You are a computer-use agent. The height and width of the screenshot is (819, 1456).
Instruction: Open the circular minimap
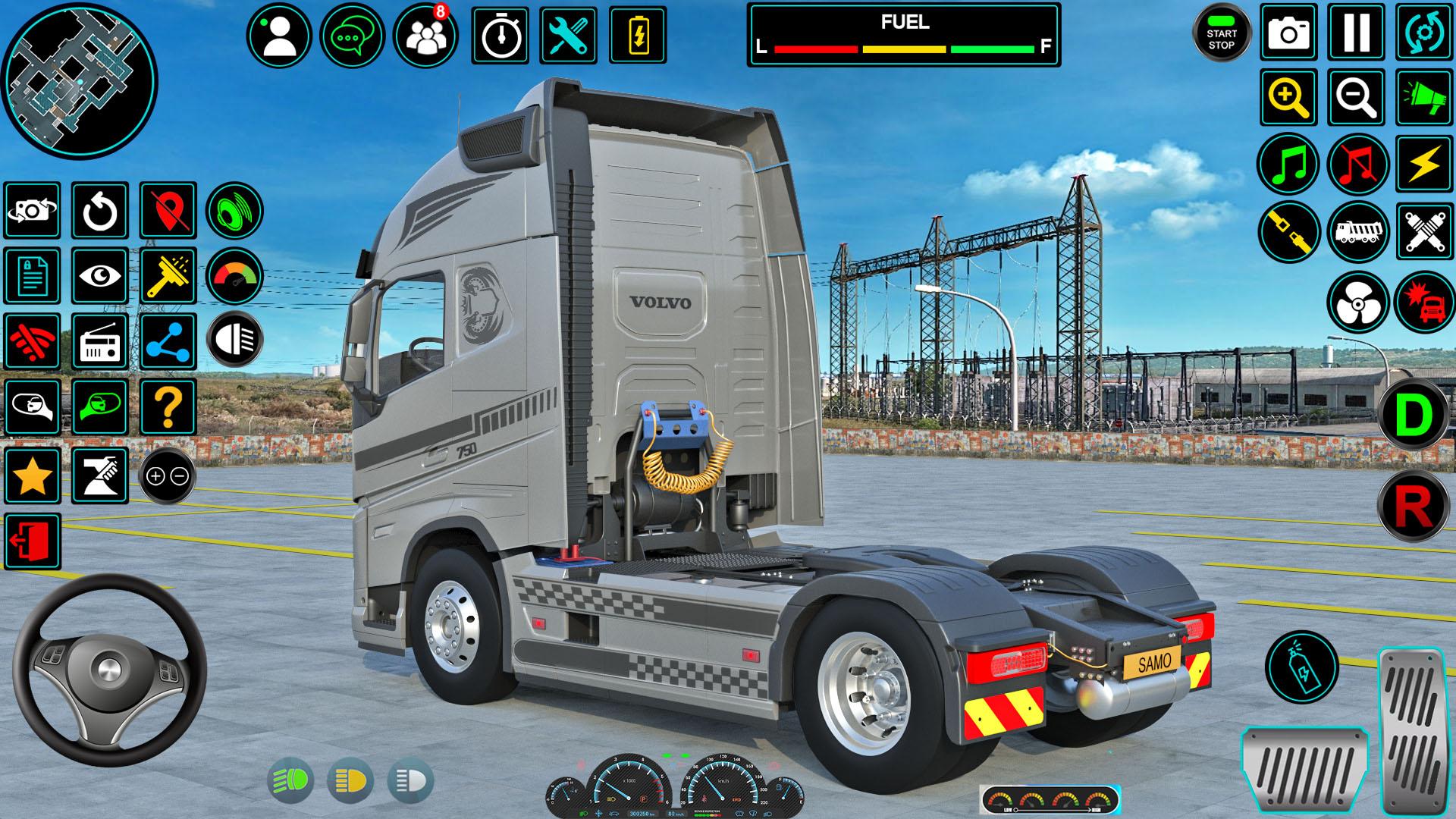(x=80, y=80)
